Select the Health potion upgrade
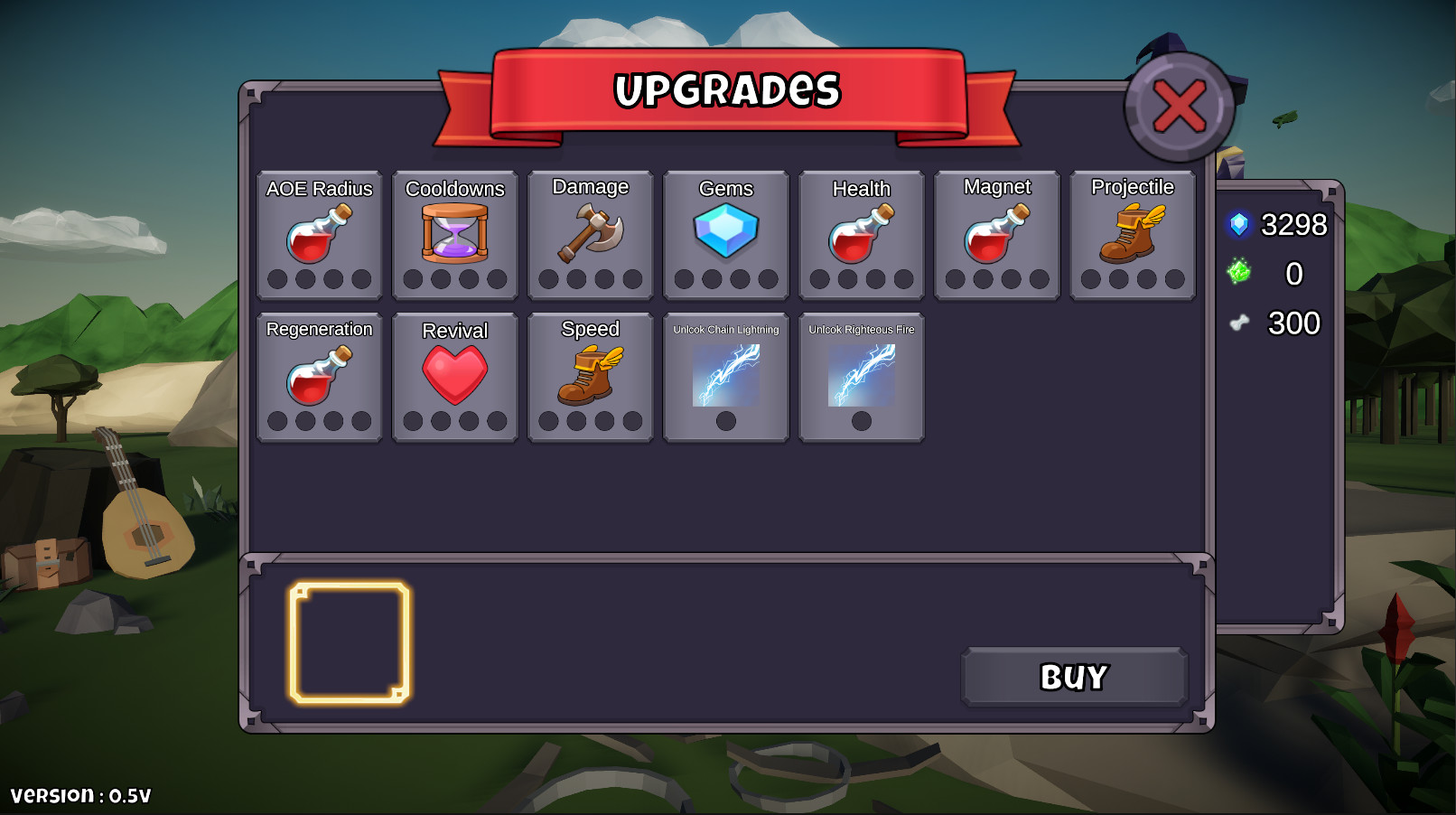 [x=862, y=233]
